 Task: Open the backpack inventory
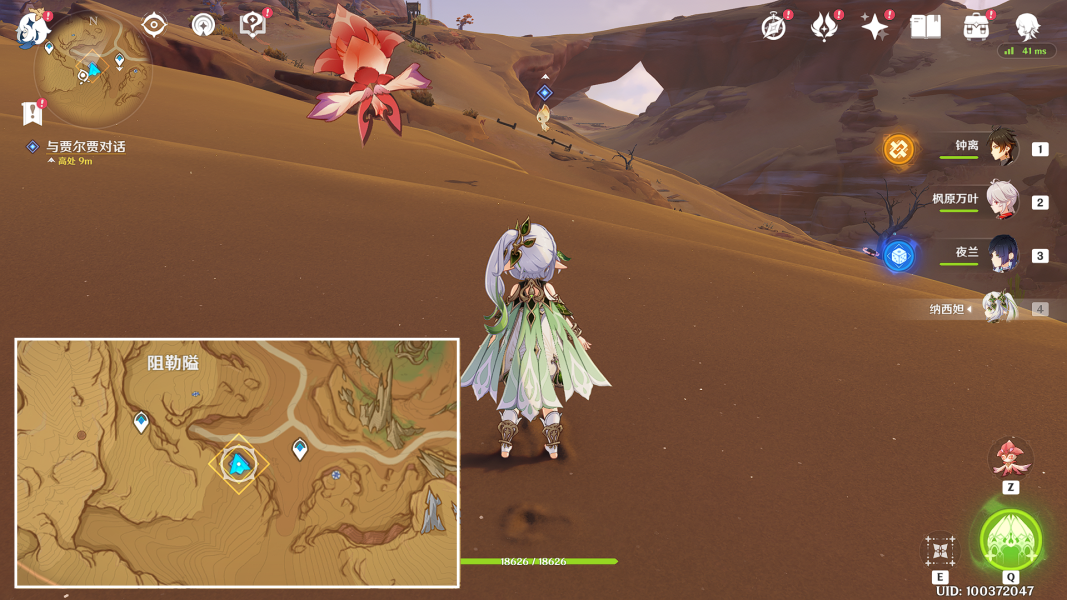point(976,27)
